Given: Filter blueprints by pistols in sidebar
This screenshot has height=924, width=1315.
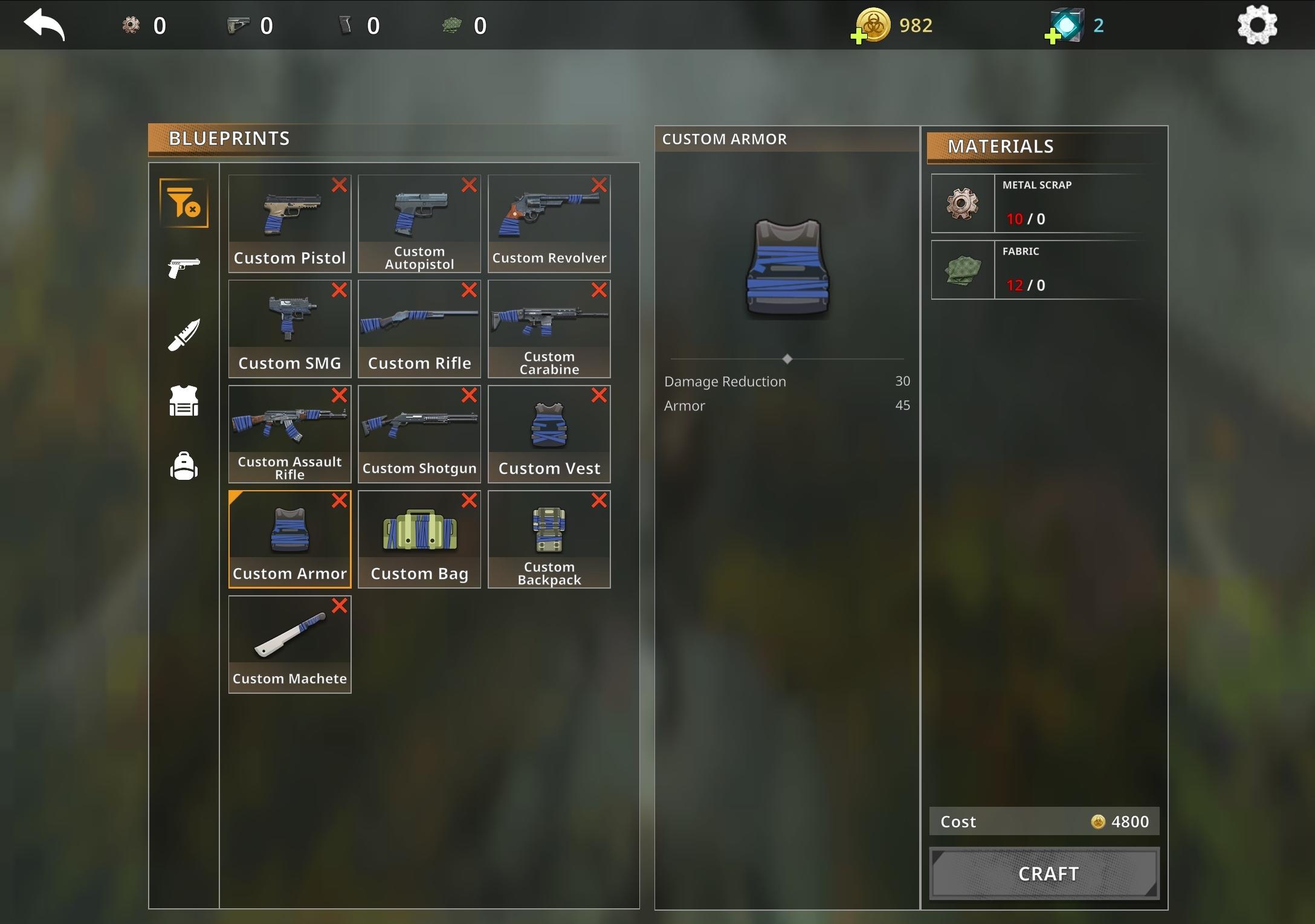Looking at the screenshot, I should click(183, 268).
